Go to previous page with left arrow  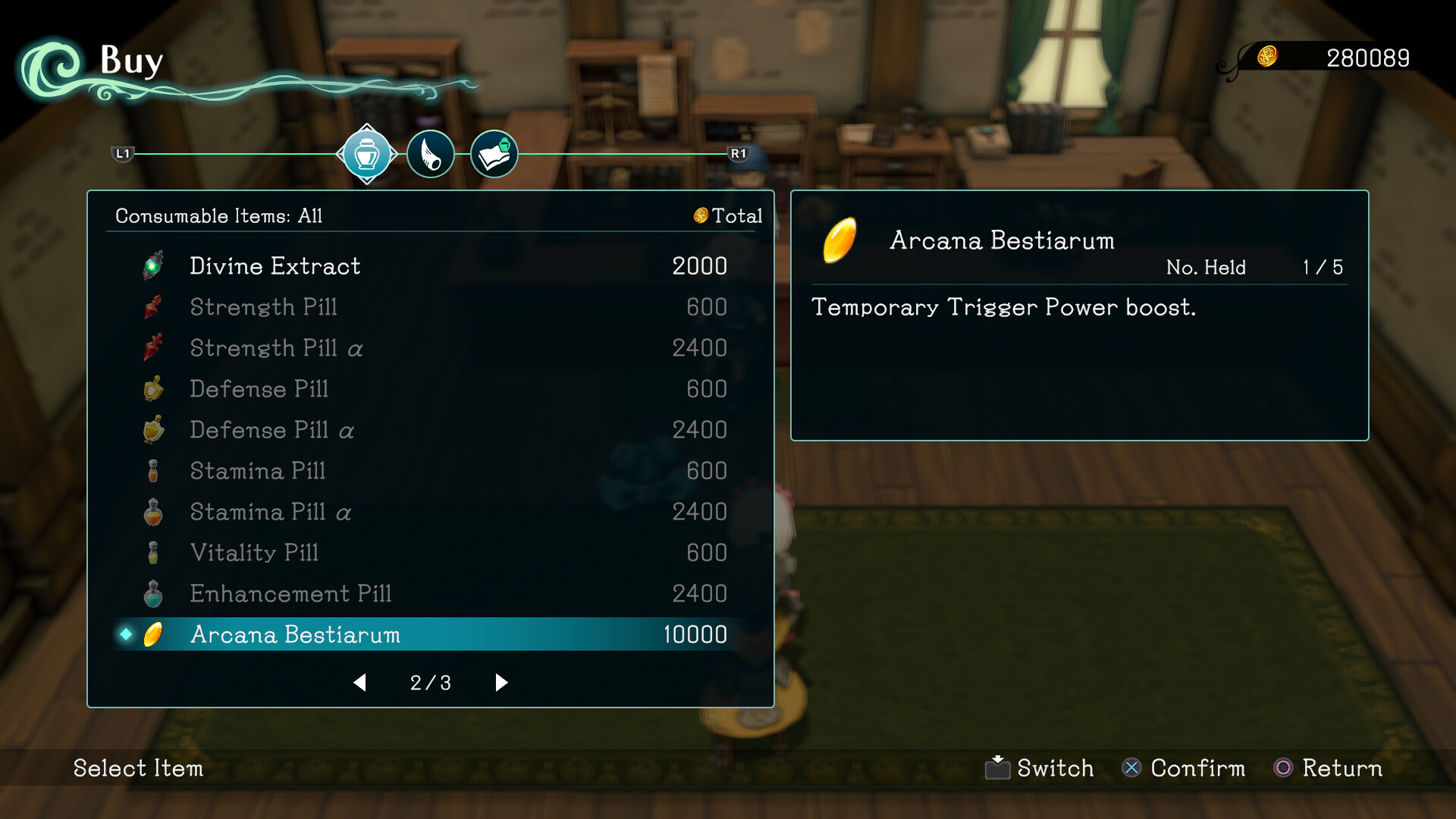[x=360, y=682]
